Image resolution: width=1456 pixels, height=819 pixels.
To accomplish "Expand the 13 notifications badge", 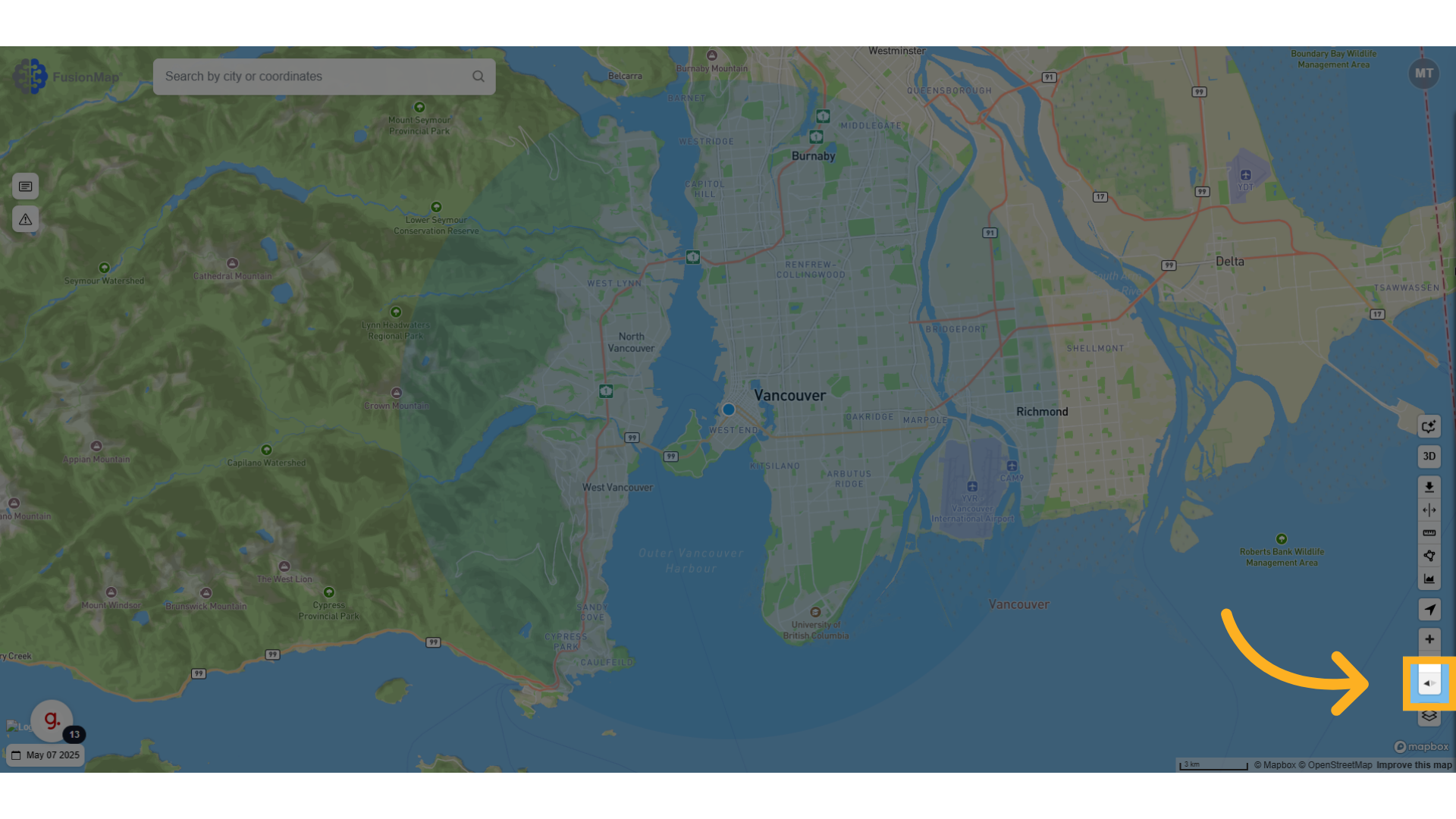I will tap(74, 734).
